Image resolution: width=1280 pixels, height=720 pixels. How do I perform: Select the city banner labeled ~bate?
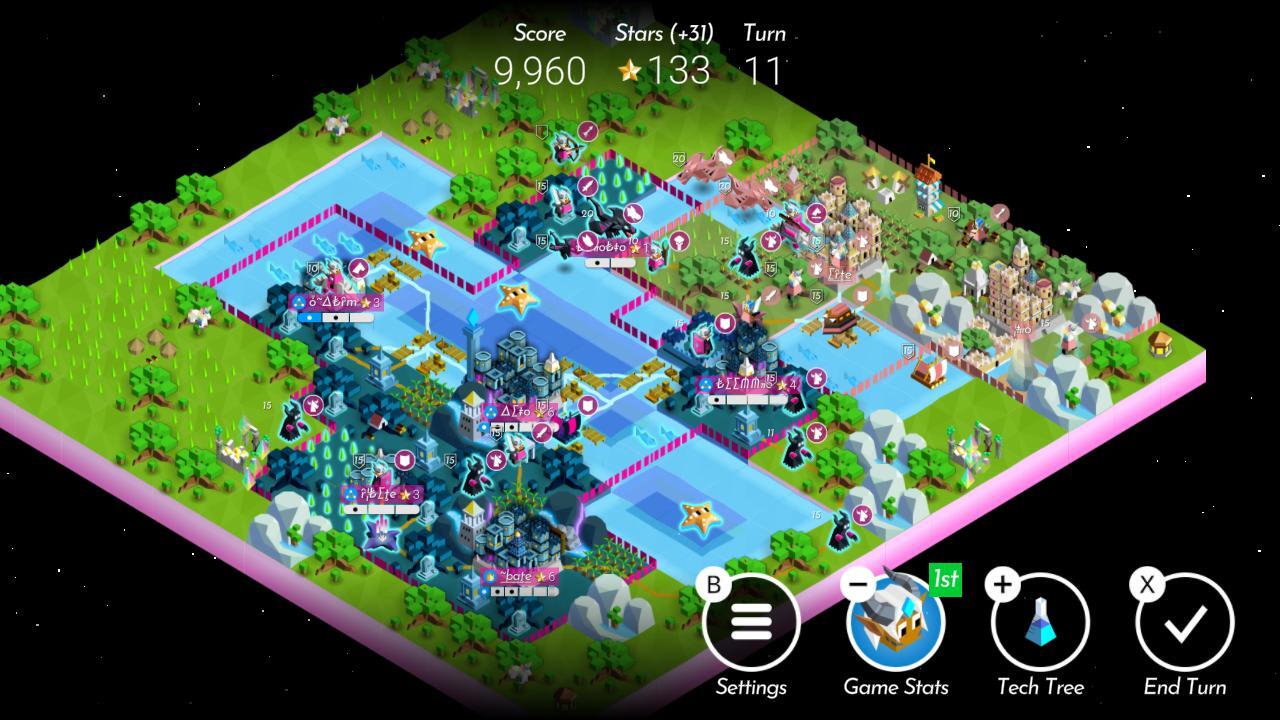point(516,577)
